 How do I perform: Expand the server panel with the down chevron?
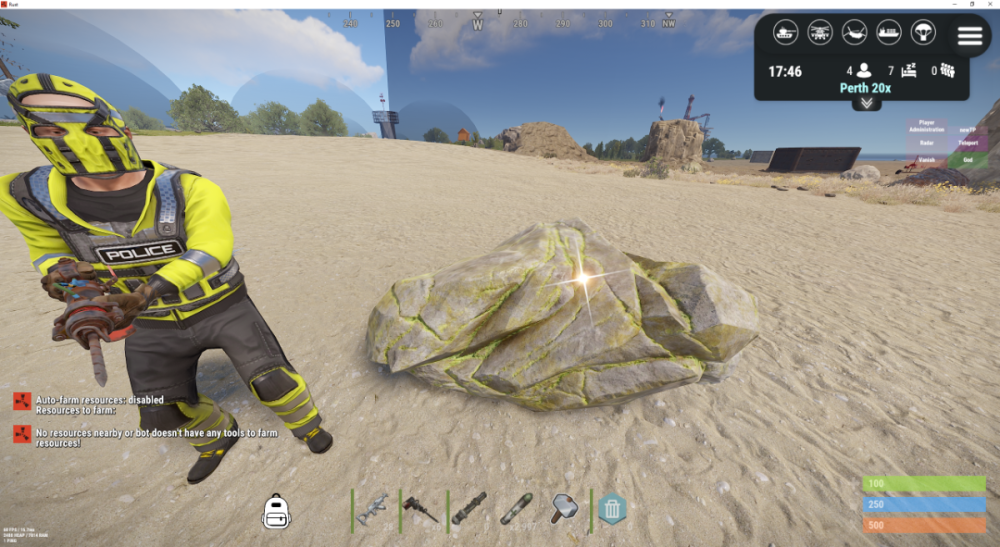point(866,103)
